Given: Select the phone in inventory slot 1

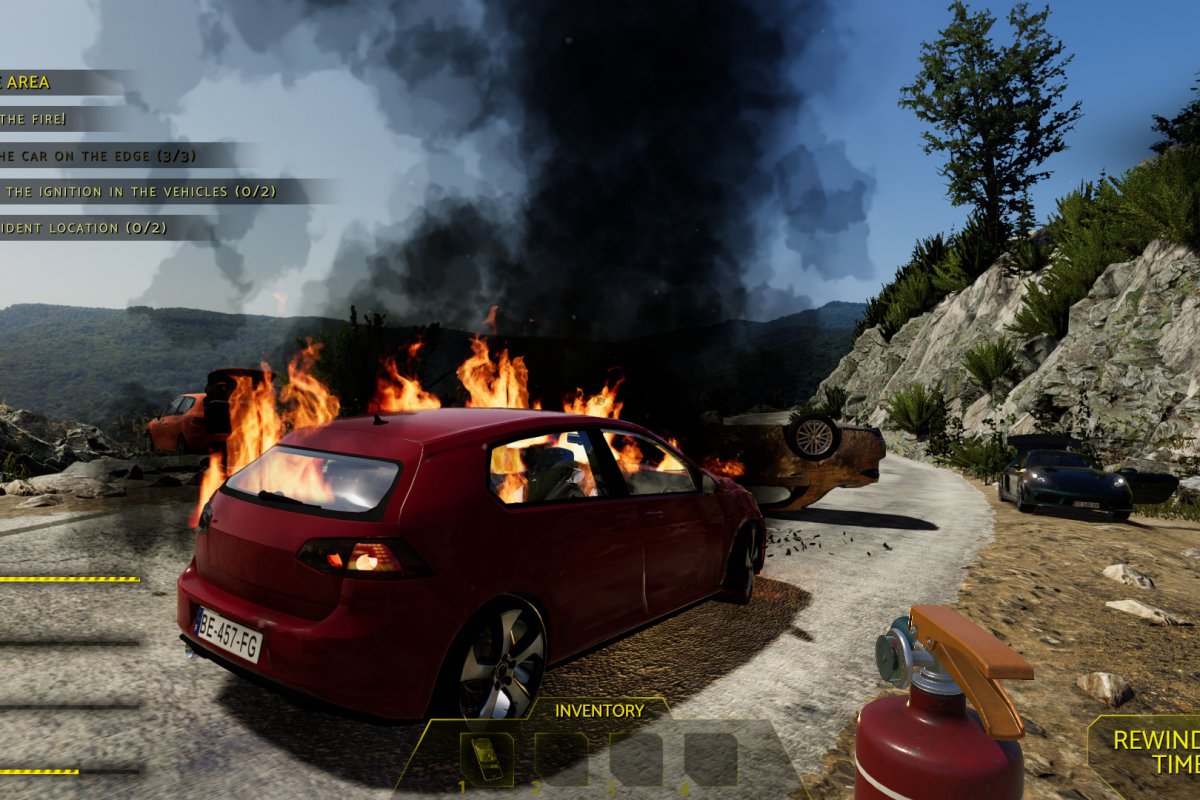Looking at the screenshot, I should coord(487,758).
